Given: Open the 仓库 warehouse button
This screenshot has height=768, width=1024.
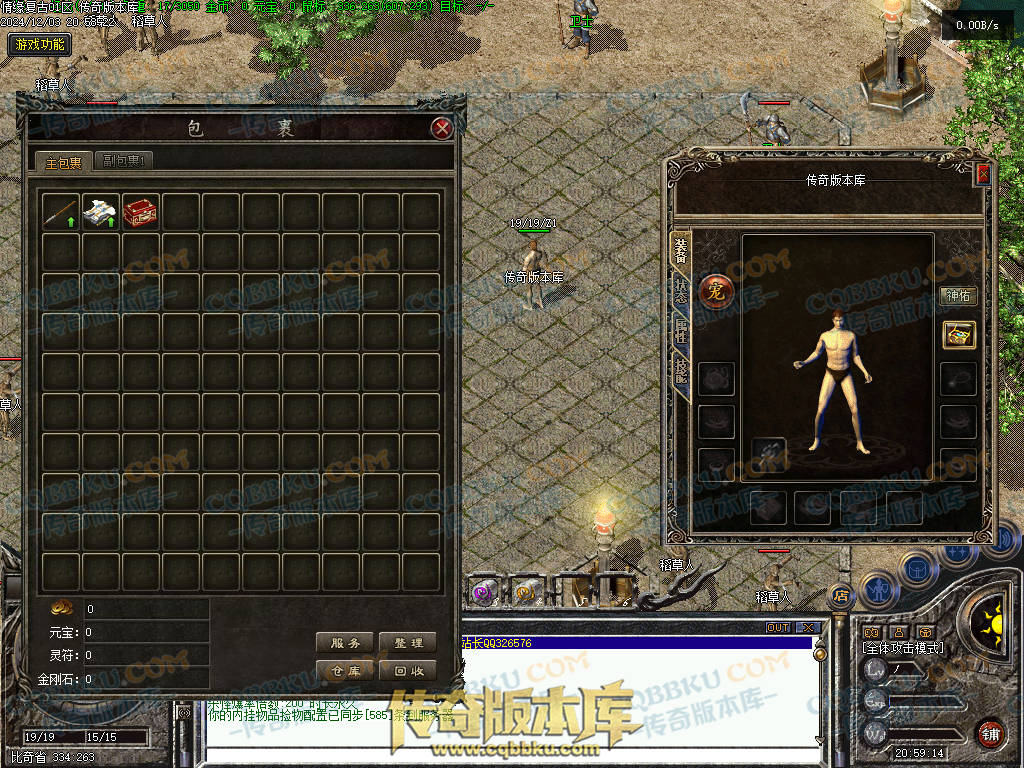Looking at the screenshot, I should pos(345,671).
